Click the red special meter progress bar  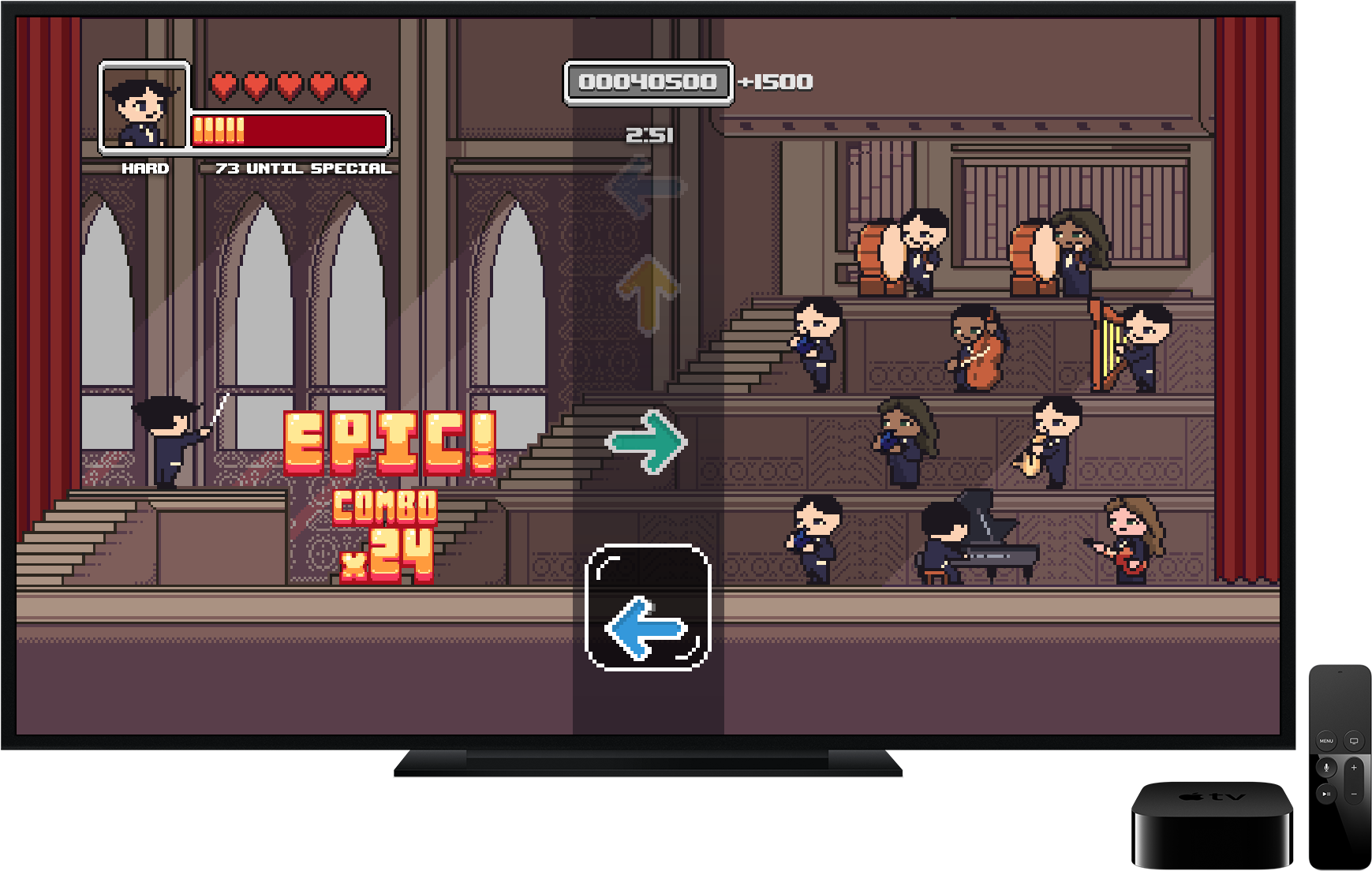click(x=289, y=129)
